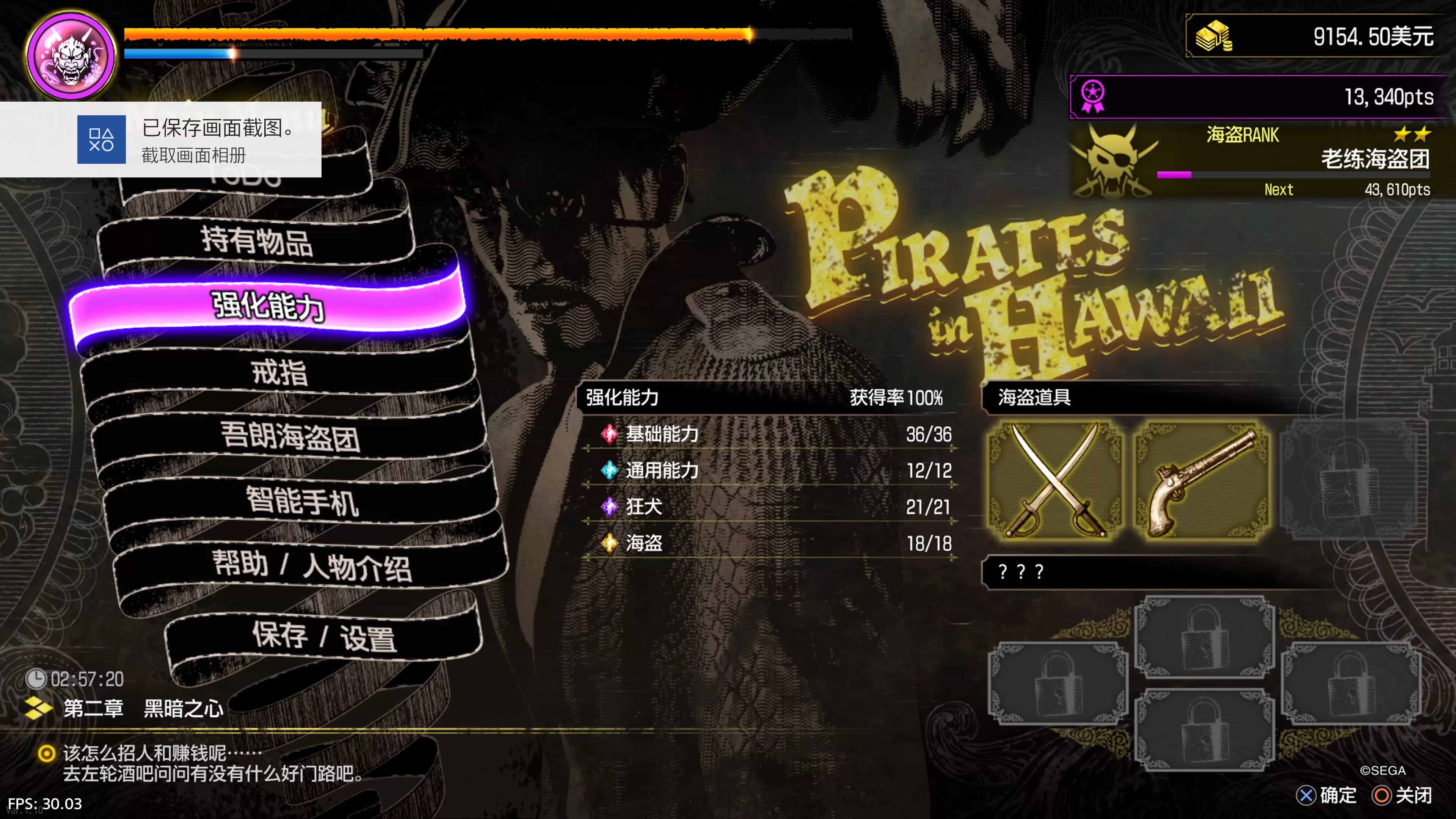Click the 通用能力 ability row
Viewport: 1456px width, 819px height.
(x=769, y=470)
